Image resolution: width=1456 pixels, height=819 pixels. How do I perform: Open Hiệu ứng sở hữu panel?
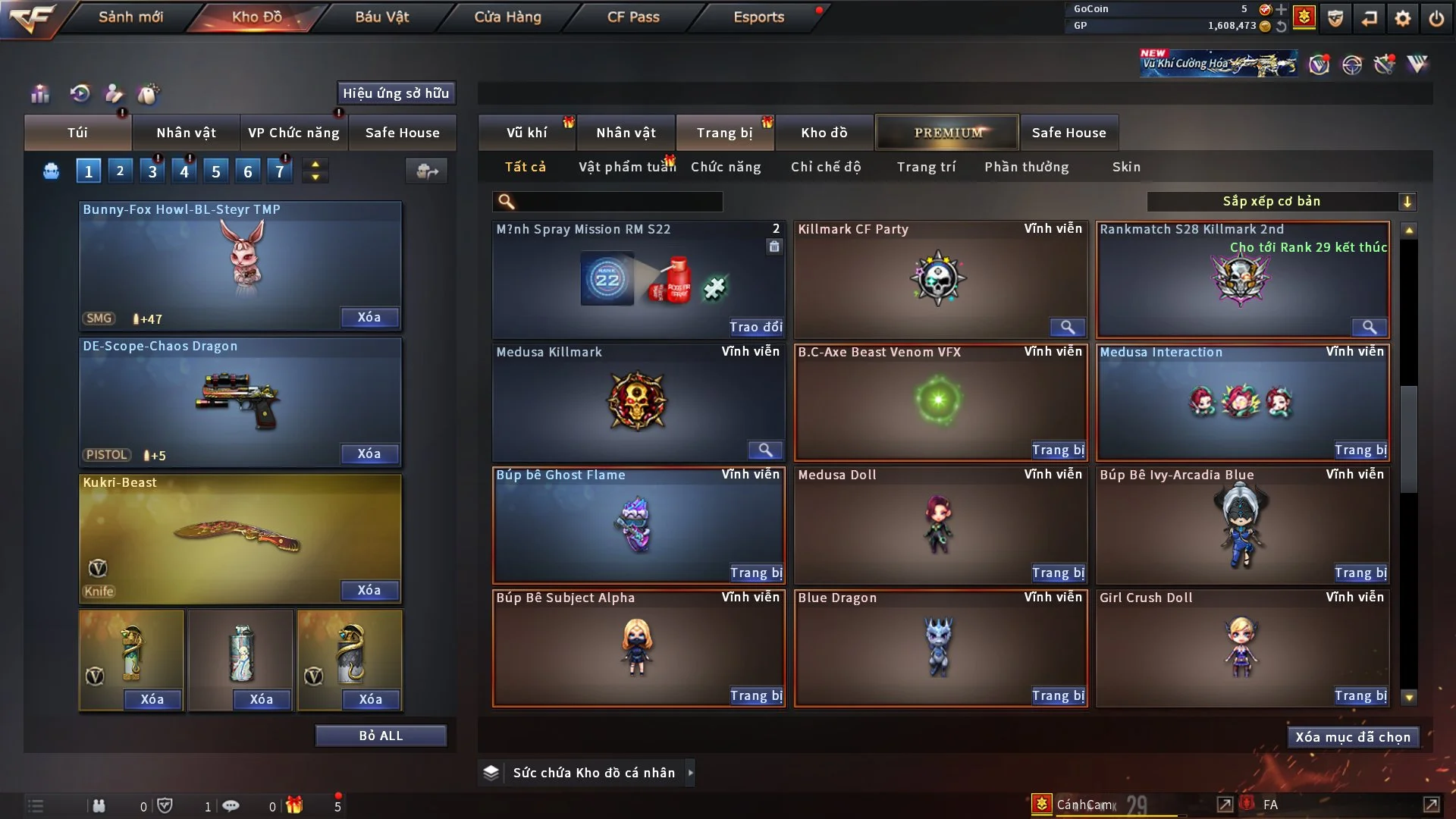pyautogui.click(x=396, y=93)
